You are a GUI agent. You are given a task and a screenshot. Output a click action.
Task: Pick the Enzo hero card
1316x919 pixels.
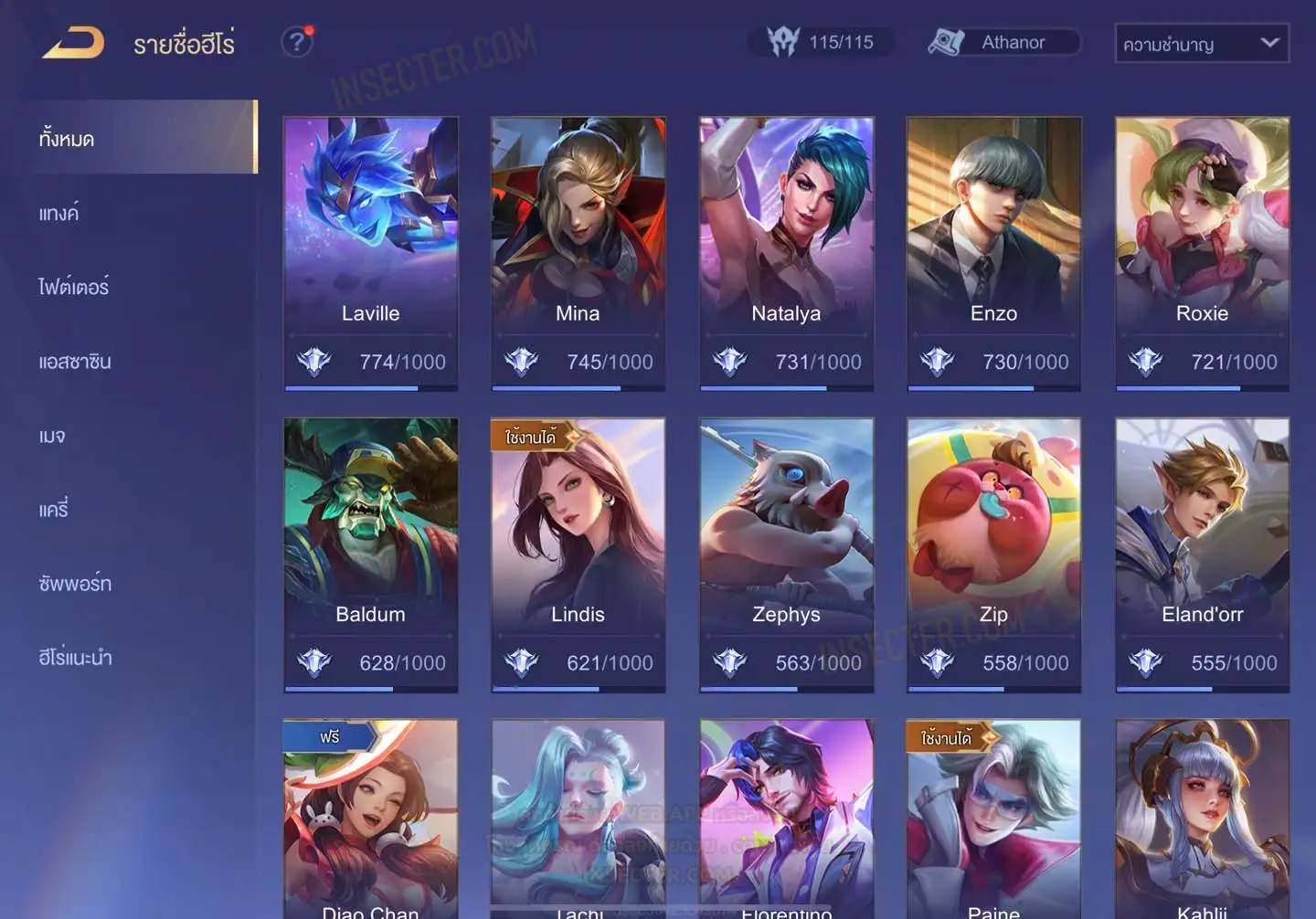(x=993, y=253)
